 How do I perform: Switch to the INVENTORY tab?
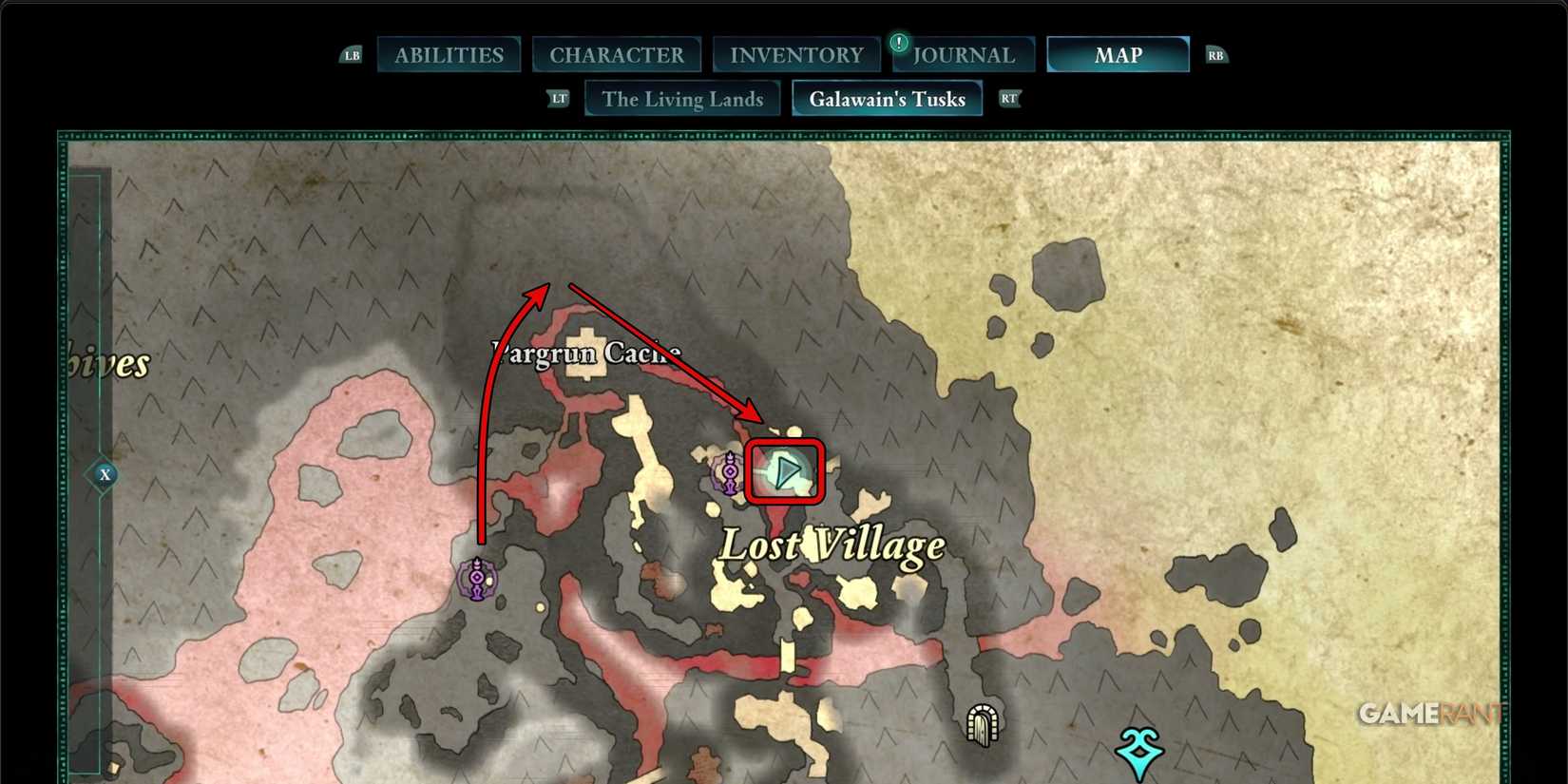(x=795, y=54)
